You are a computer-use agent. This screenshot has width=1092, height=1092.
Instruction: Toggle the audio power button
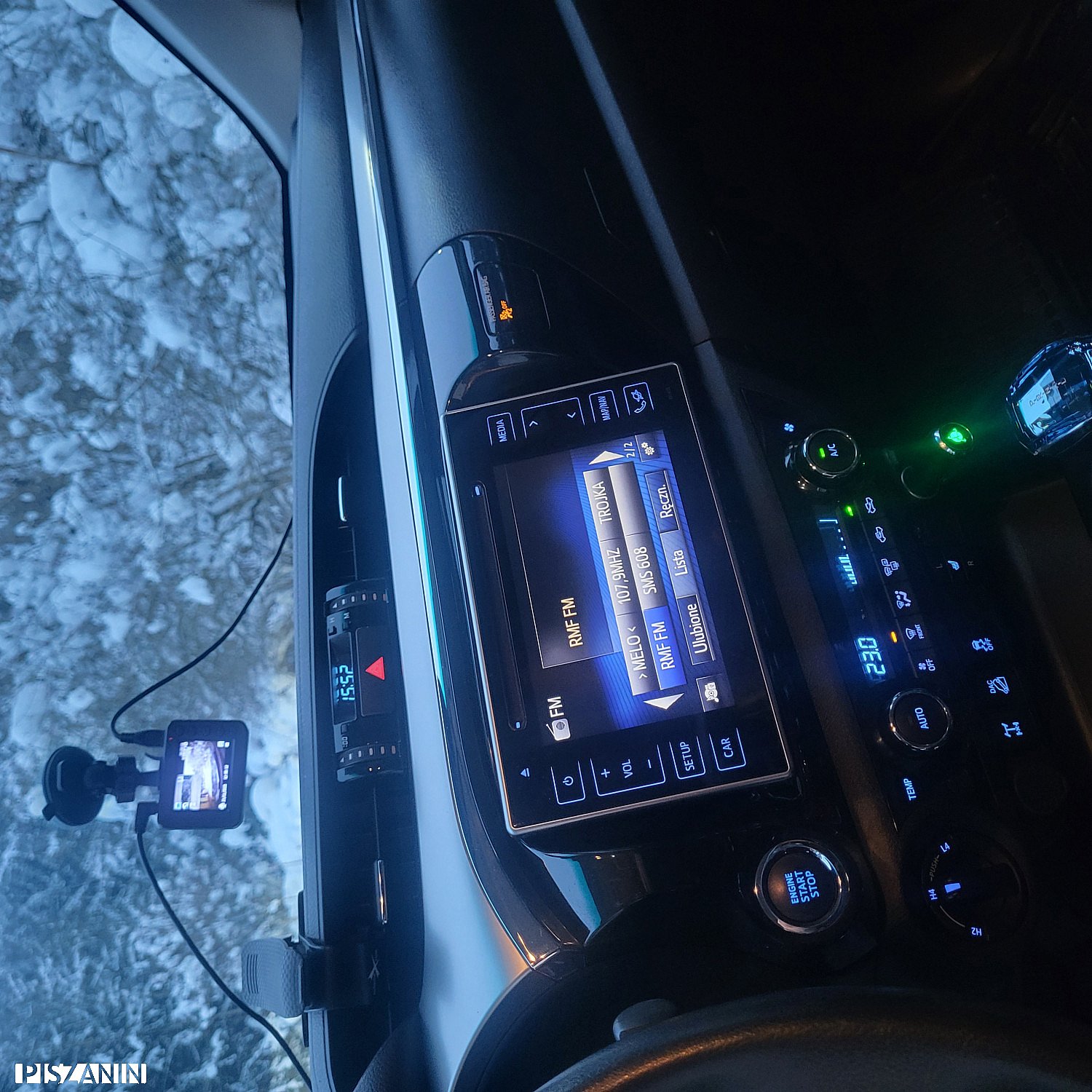(568, 782)
